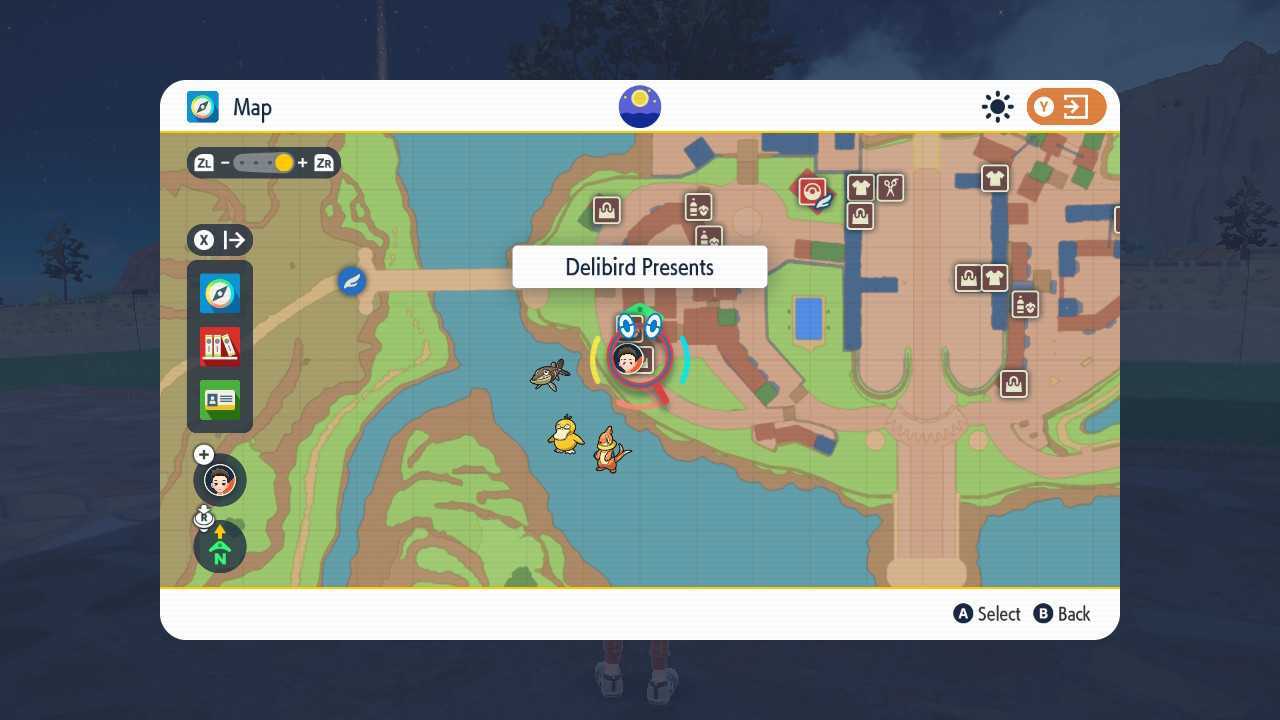
Task: Open the ZL zoom-out control
Action: pos(203,162)
